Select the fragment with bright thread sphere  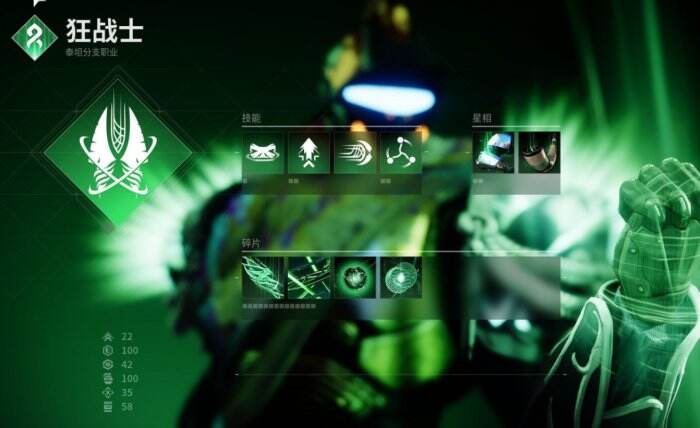click(x=401, y=277)
